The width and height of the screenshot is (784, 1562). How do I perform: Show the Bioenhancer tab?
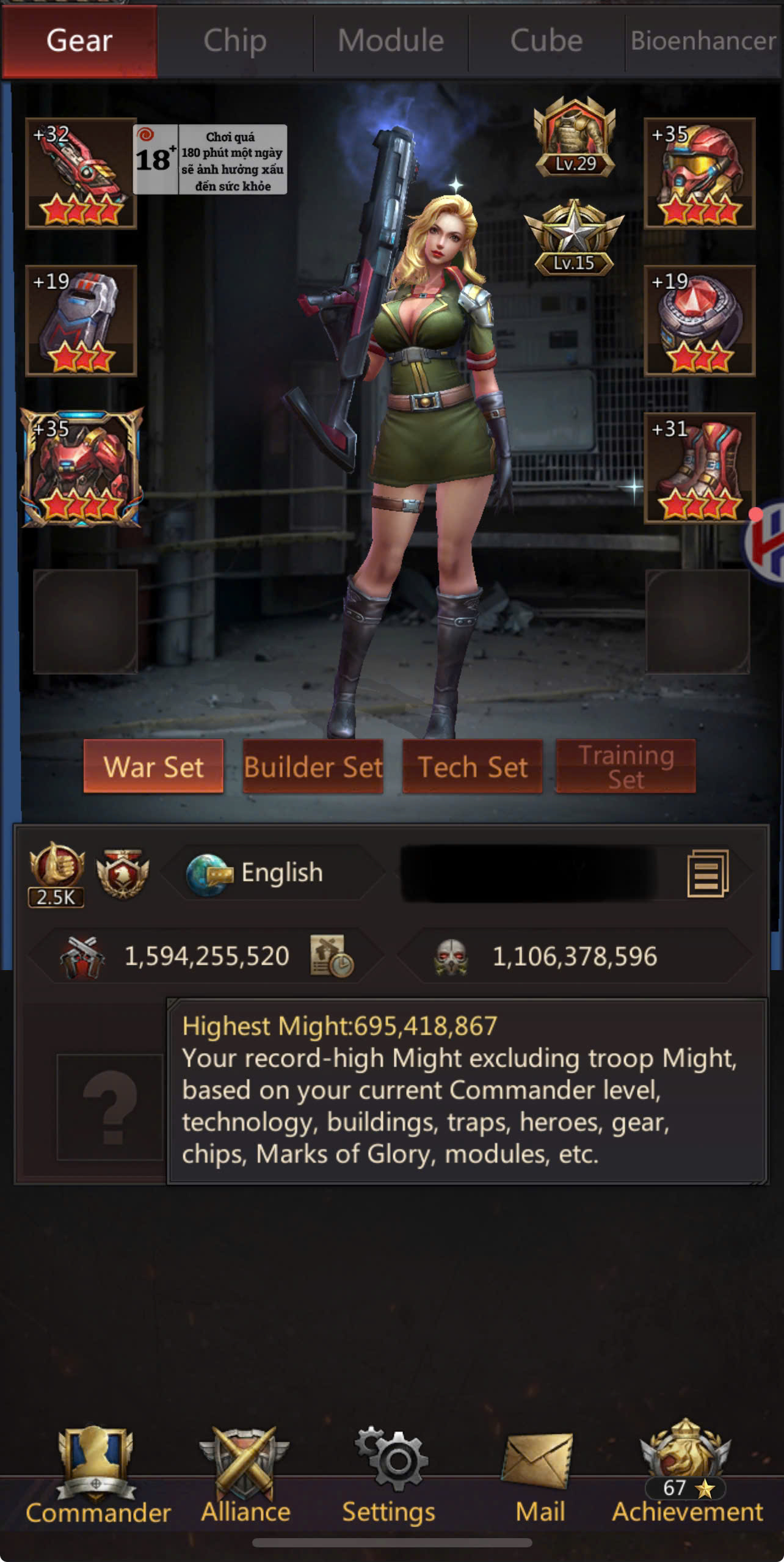[x=703, y=42]
